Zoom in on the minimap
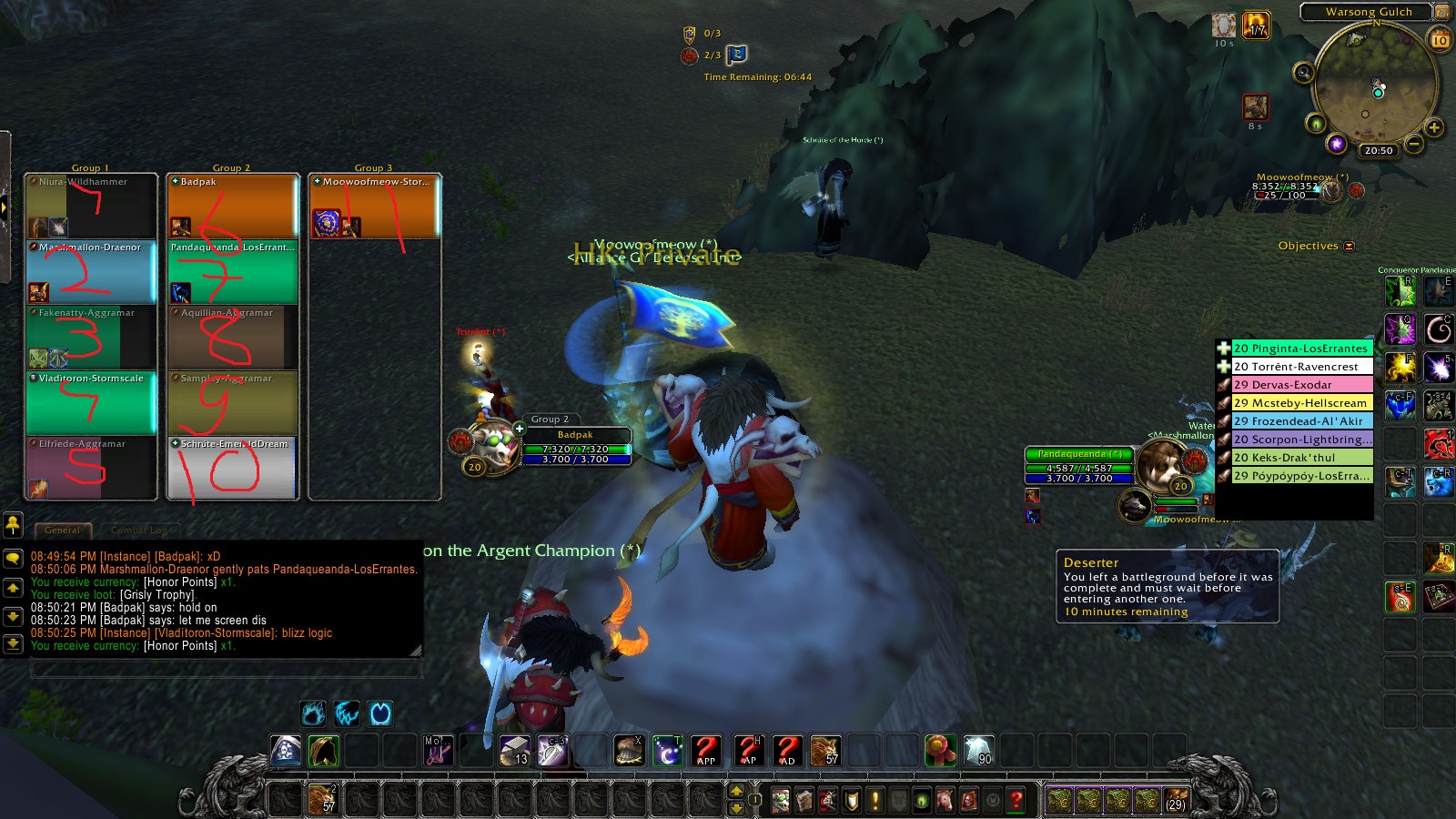Screen dimensions: 1456x819 point(1433,128)
